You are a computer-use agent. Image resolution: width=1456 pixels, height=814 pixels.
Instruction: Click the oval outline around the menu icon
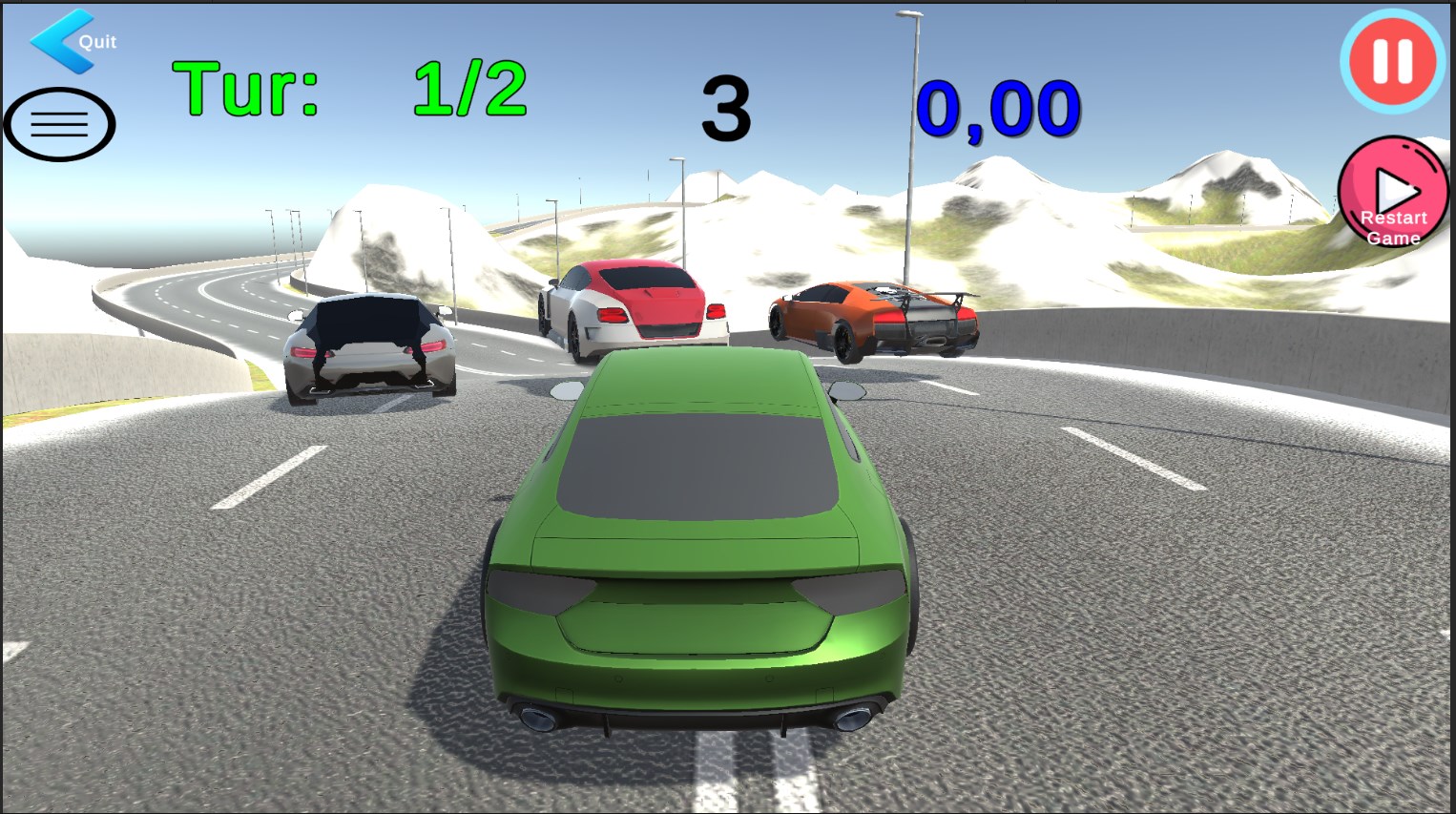click(x=59, y=125)
